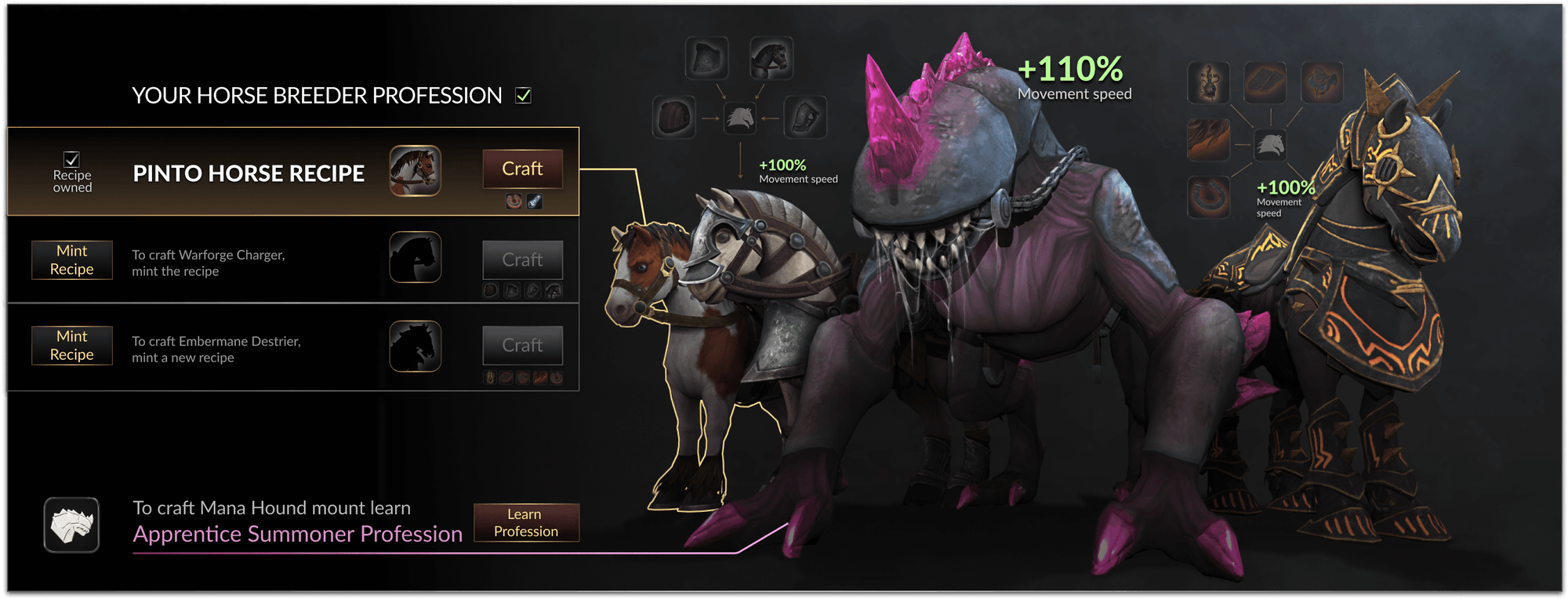Click the blue brush ingredient icon on Pinto recipe

(x=535, y=202)
